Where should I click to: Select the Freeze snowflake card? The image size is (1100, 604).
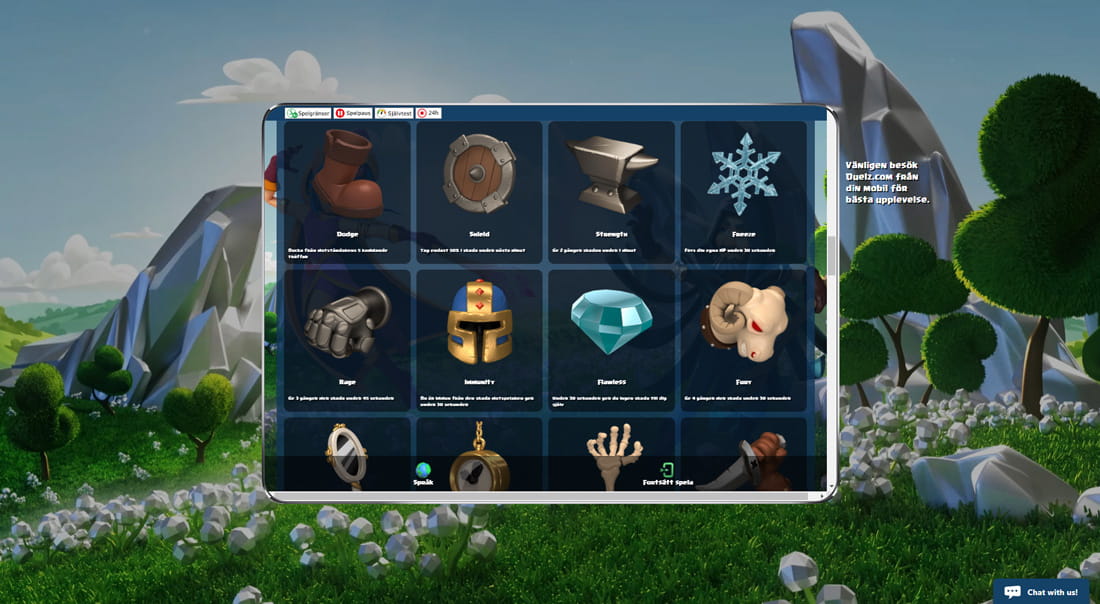pos(743,192)
